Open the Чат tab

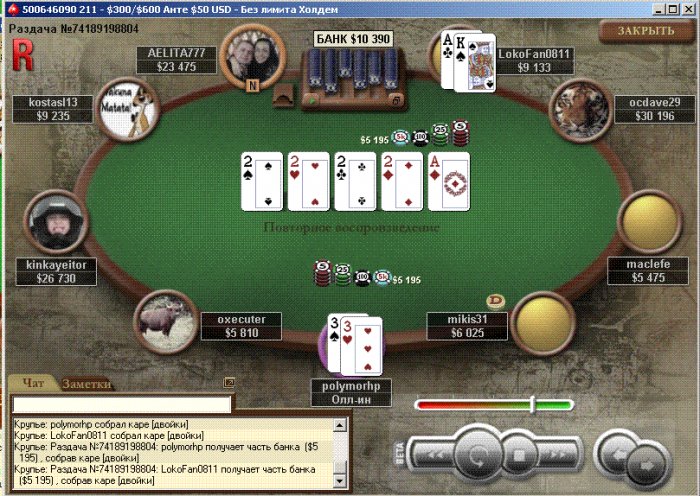[33, 384]
